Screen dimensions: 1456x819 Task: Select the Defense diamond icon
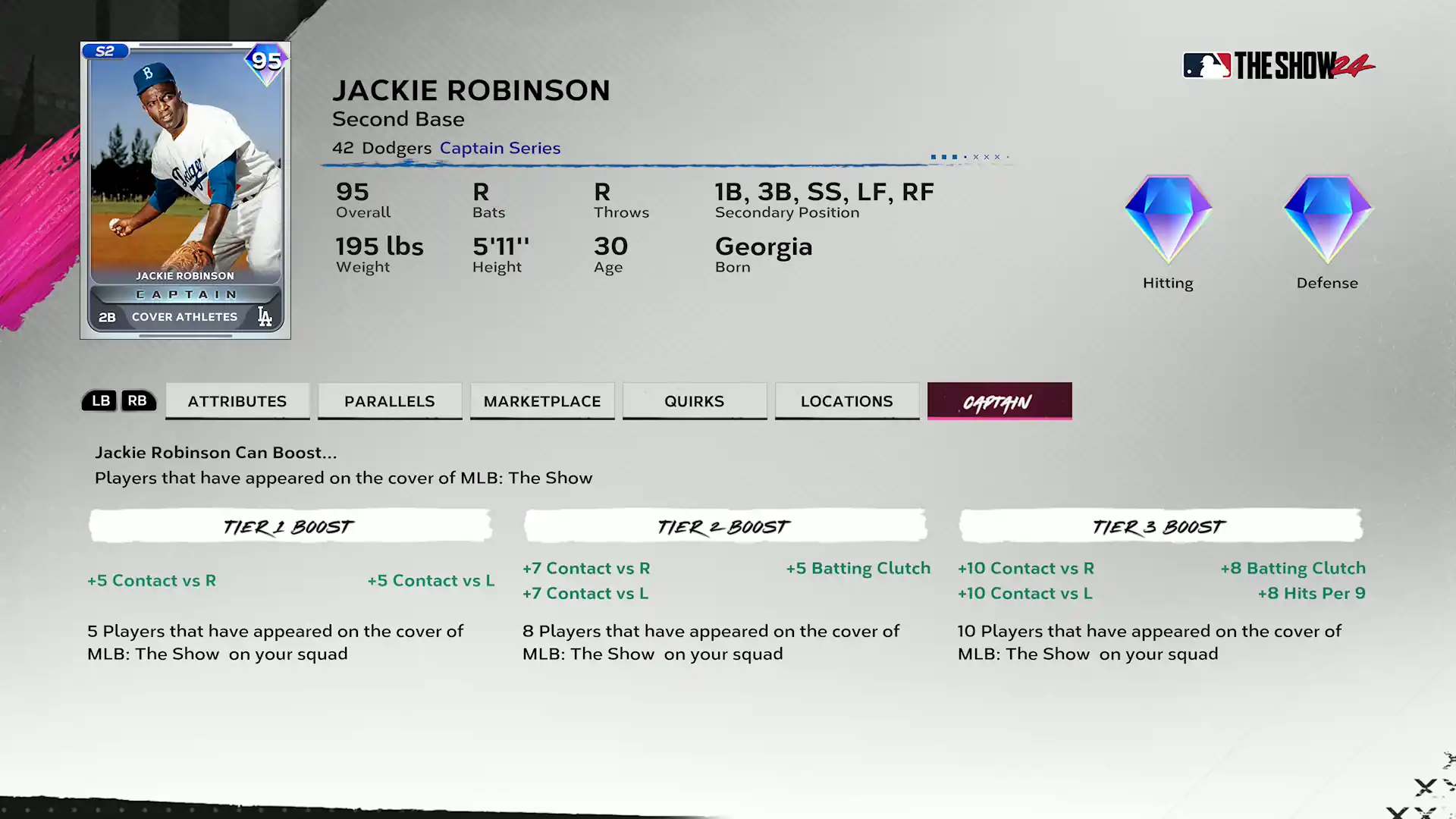click(x=1327, y=220)
